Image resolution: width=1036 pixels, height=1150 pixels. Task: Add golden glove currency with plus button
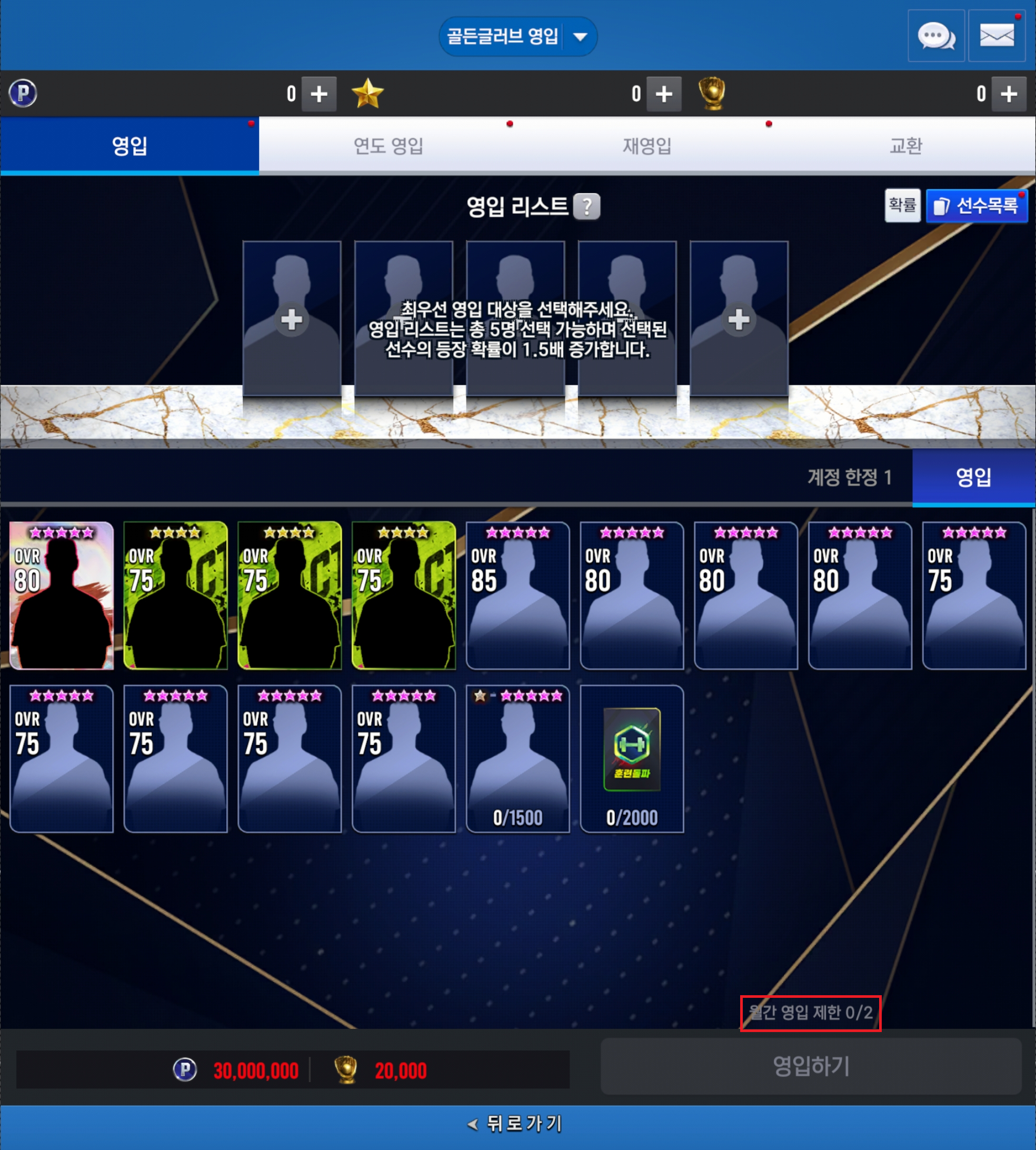click(1009, 94)
